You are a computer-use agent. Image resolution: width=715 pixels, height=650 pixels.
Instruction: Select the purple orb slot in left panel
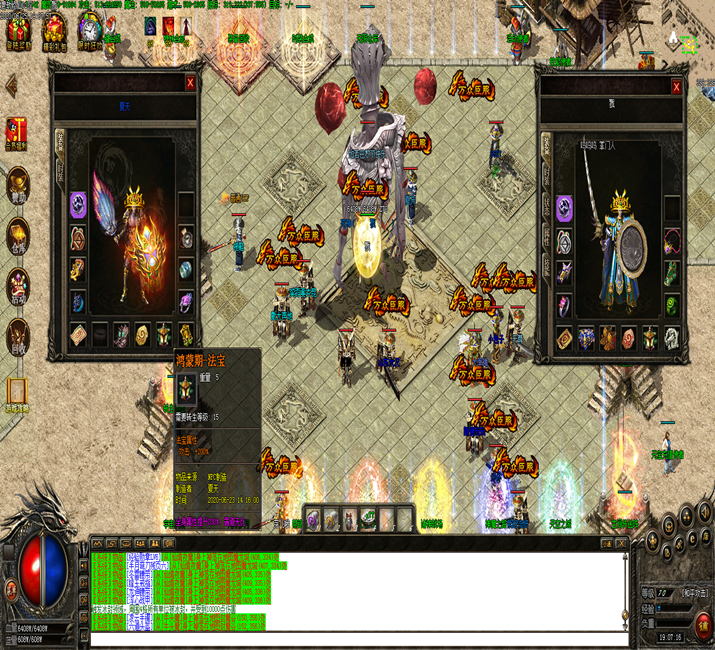78,205
